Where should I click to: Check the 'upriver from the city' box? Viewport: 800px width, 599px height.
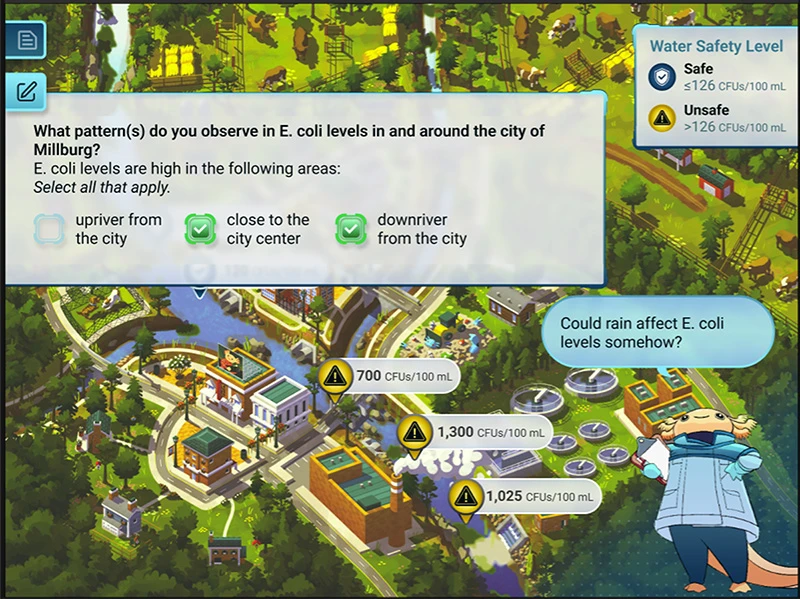coord(49,230)
